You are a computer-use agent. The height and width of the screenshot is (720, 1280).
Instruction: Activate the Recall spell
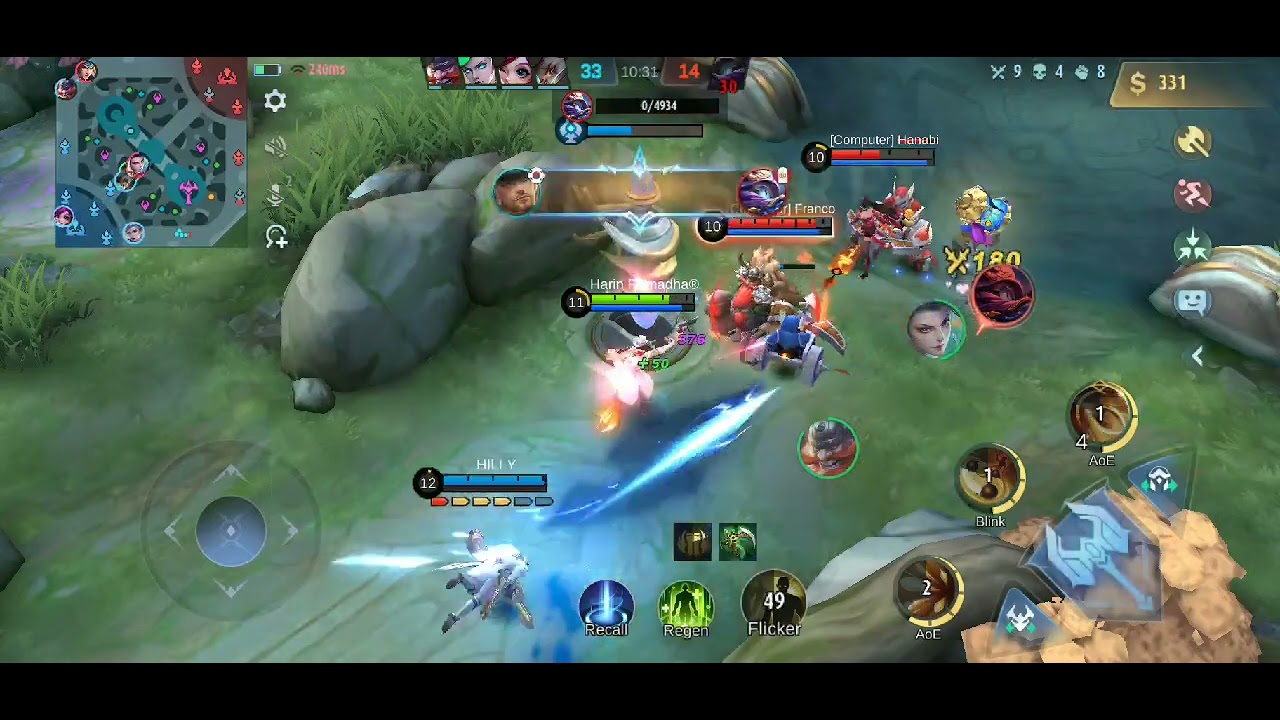point(606,604)
